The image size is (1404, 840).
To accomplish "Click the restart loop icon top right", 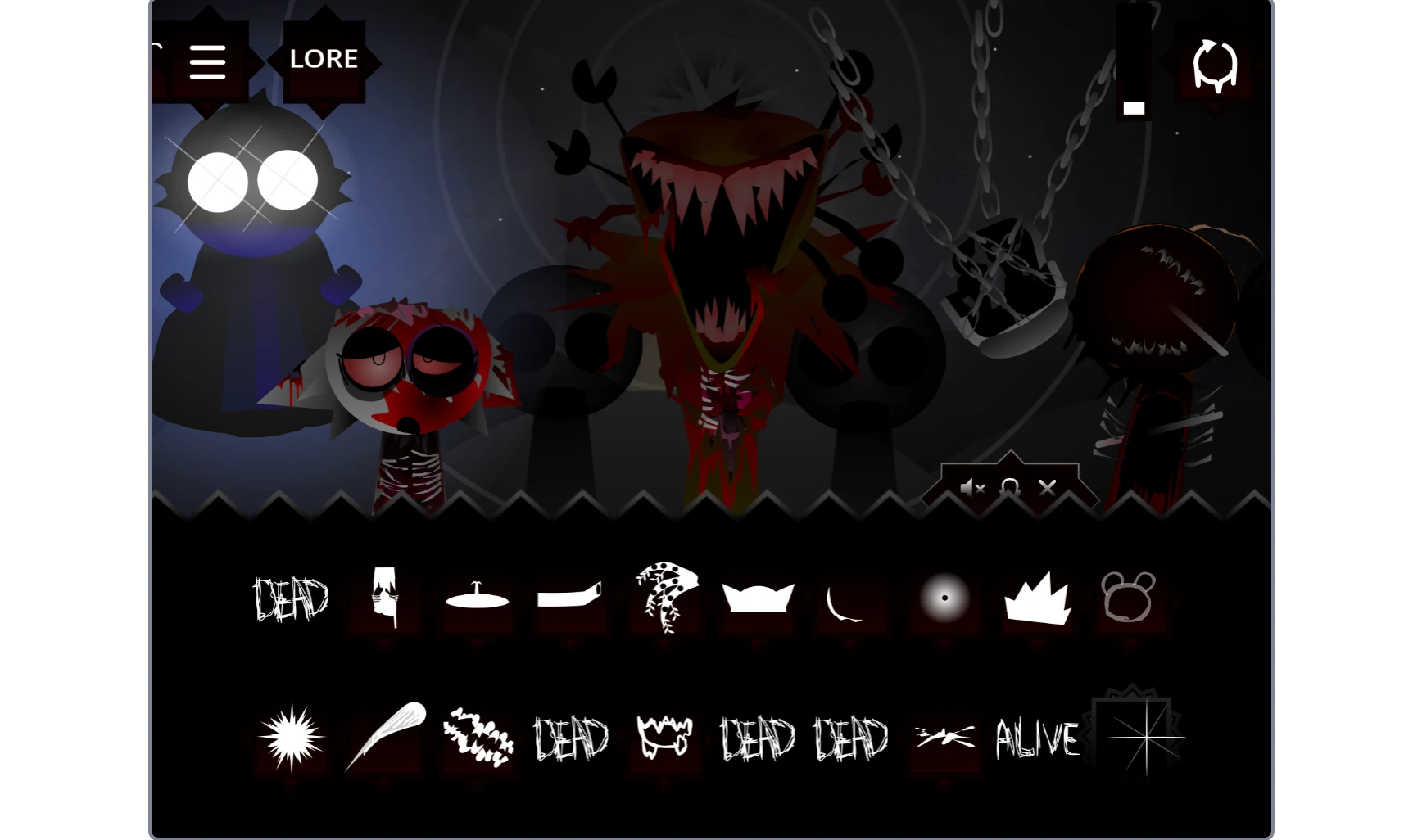I will 1214,62.
